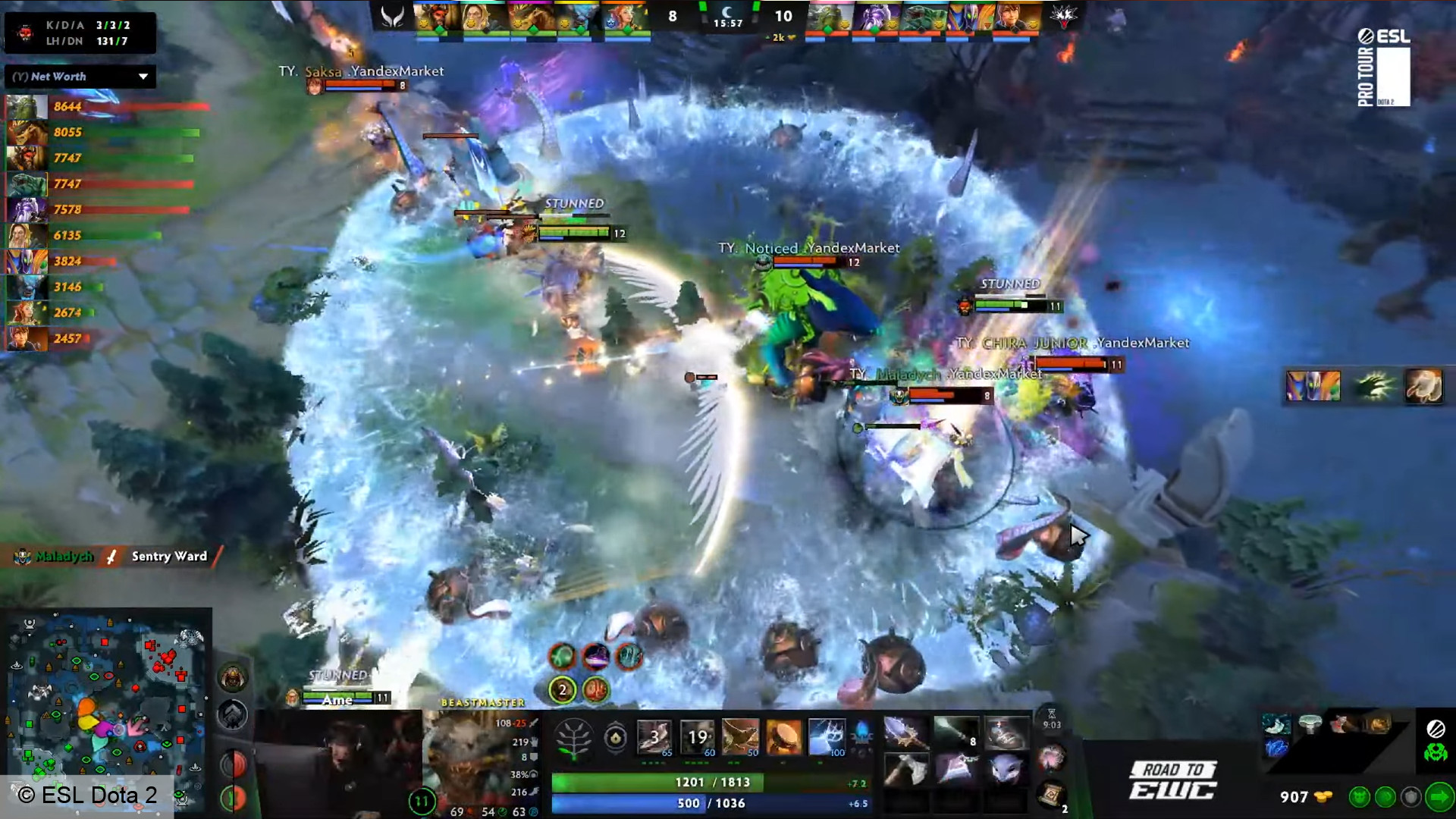This screenshot has width=1456, height=819.
Task: Activate Drums of Slom ability
Action: coord(784,736)
